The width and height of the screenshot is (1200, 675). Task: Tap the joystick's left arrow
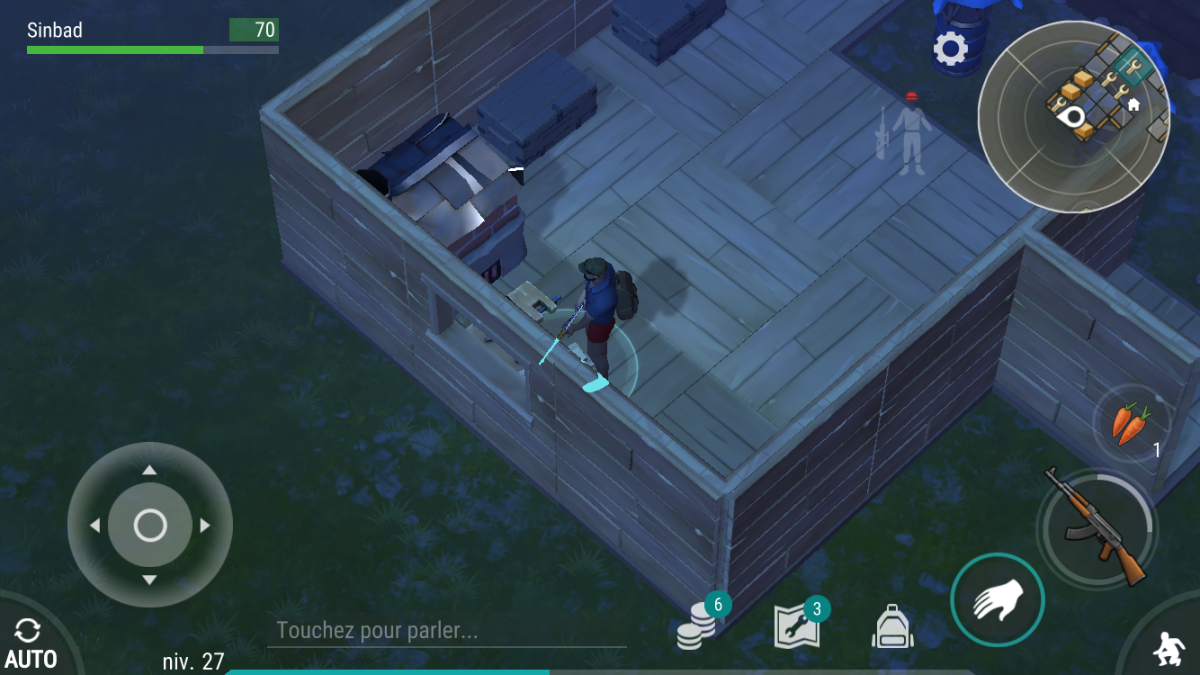tap(95, 525)
